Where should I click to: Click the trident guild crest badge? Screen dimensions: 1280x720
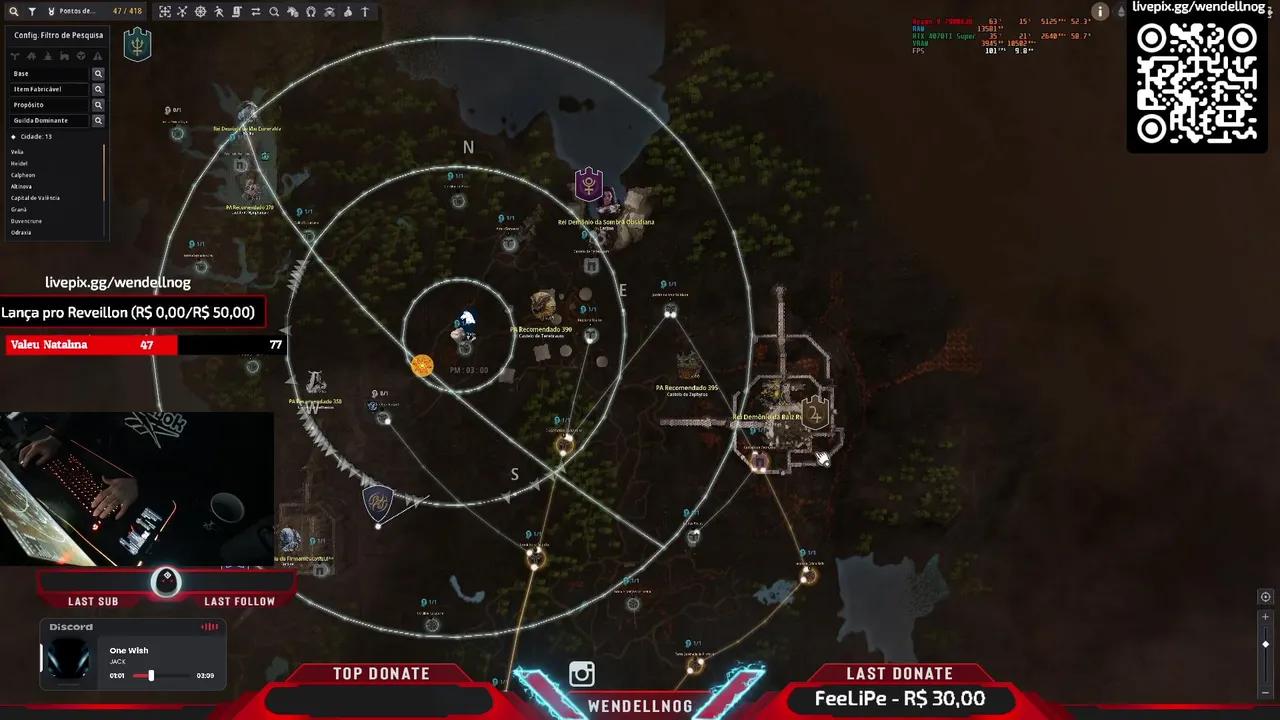[x=137, y=44]
